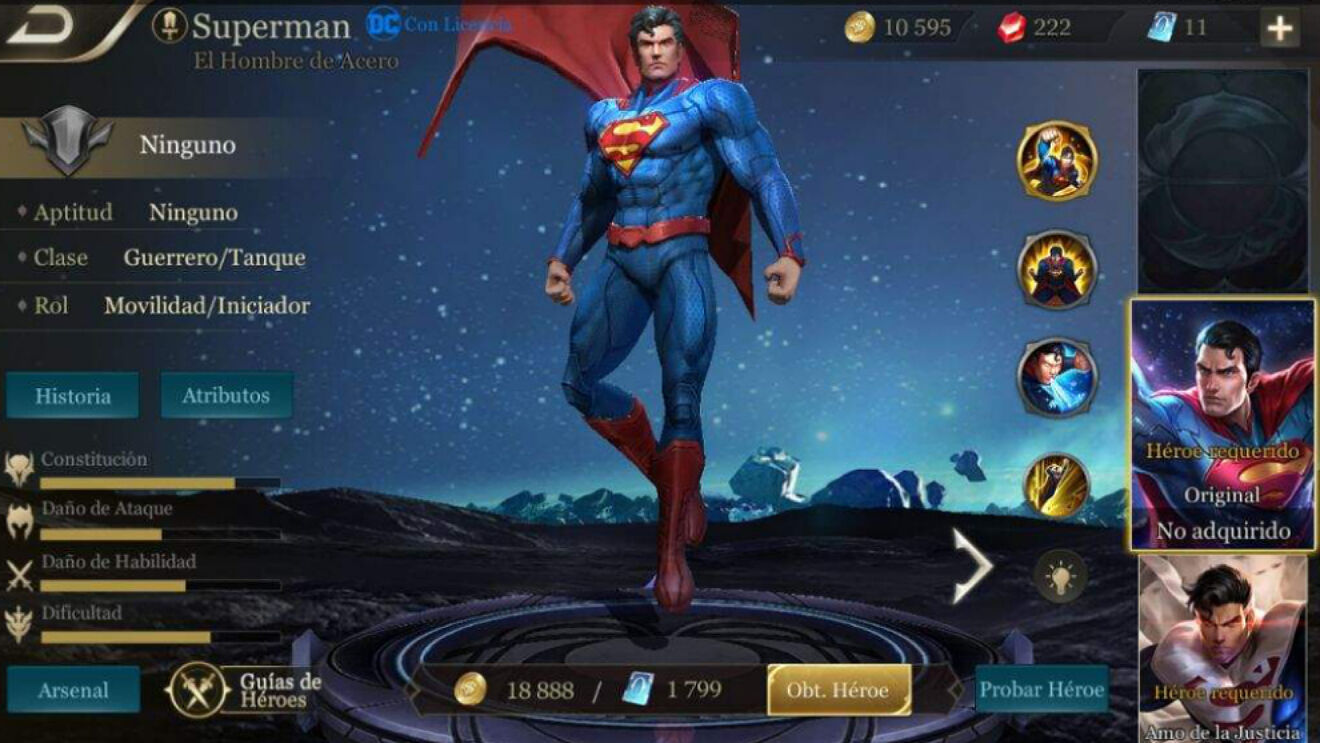The width and height of the screenshot is (1320, 743).
Task: Open the Arsenal panel
Action: pos(72,690)
